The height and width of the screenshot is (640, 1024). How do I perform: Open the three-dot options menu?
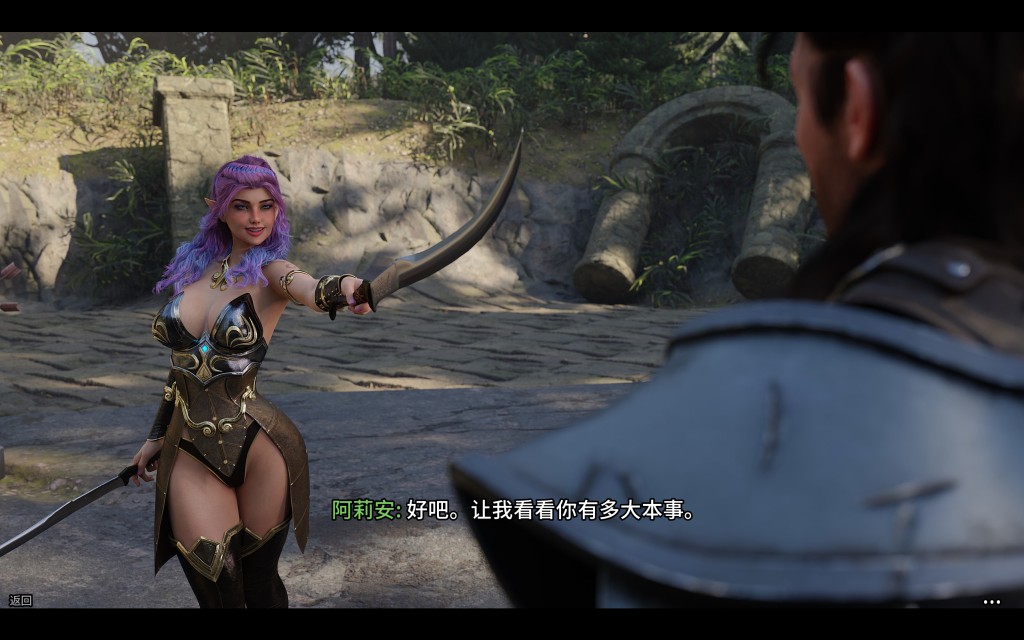pos(991,602)
